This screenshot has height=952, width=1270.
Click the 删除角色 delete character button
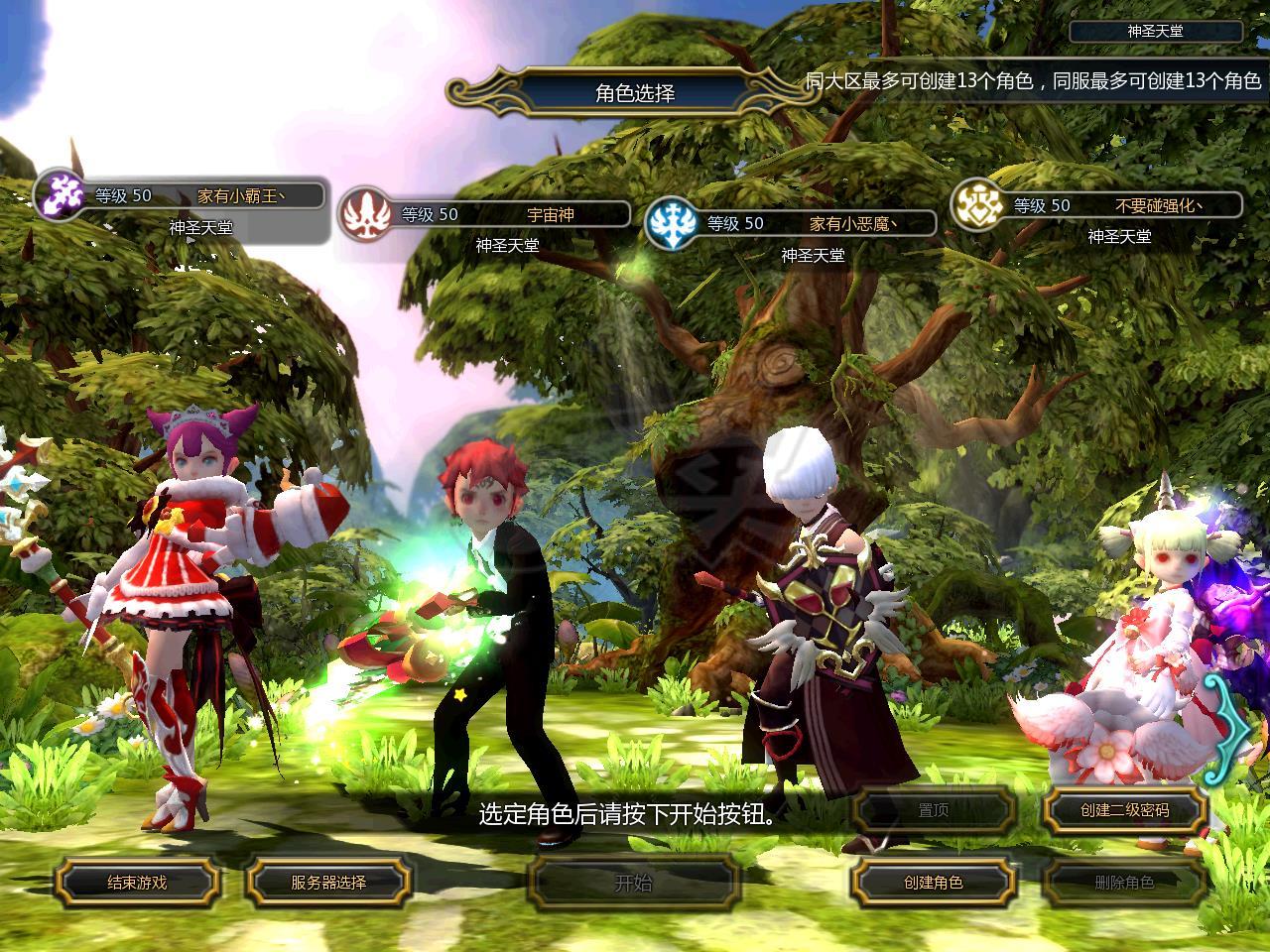click(1124, 882)
